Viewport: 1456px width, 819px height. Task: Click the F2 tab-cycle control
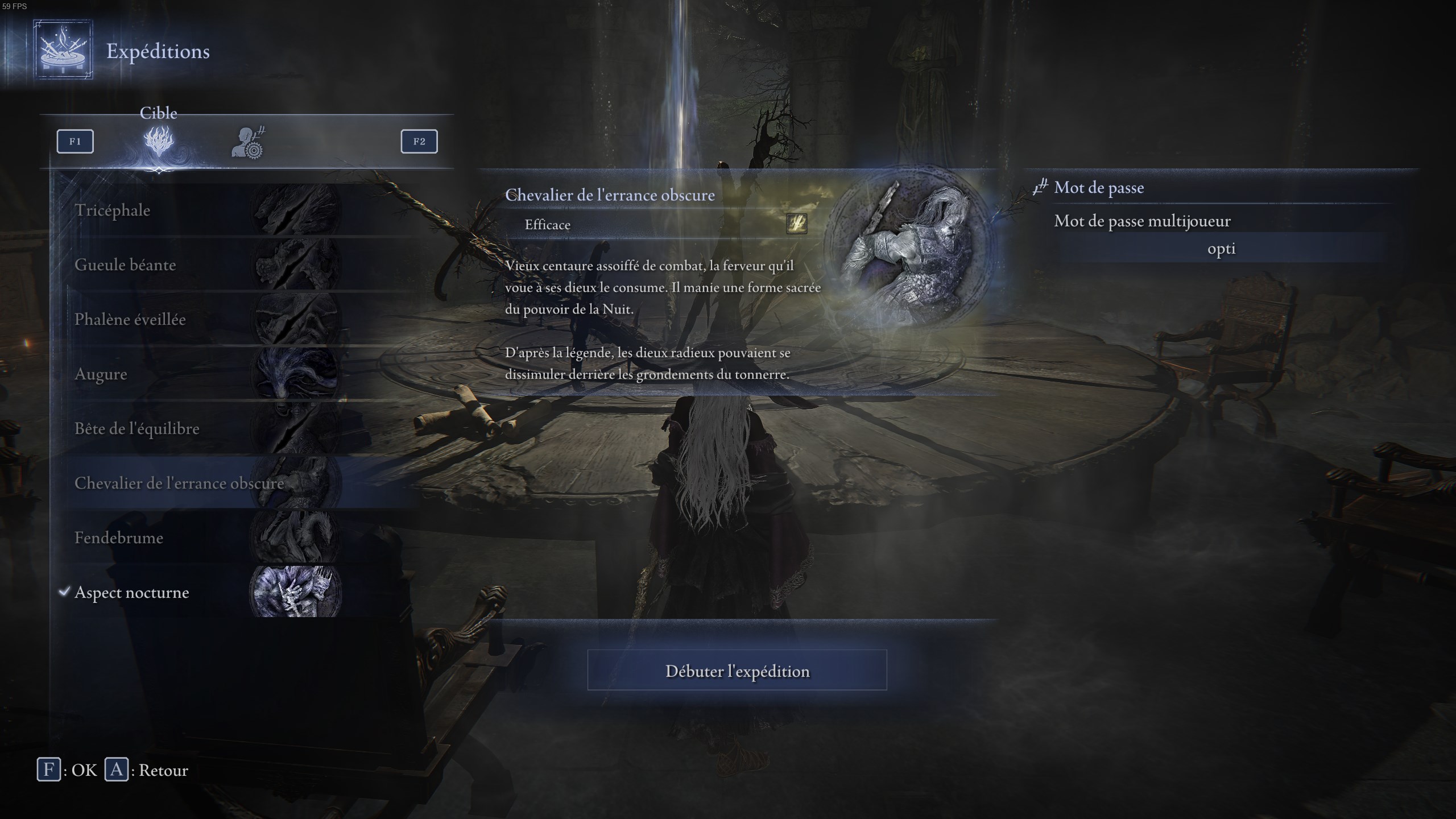419,142
